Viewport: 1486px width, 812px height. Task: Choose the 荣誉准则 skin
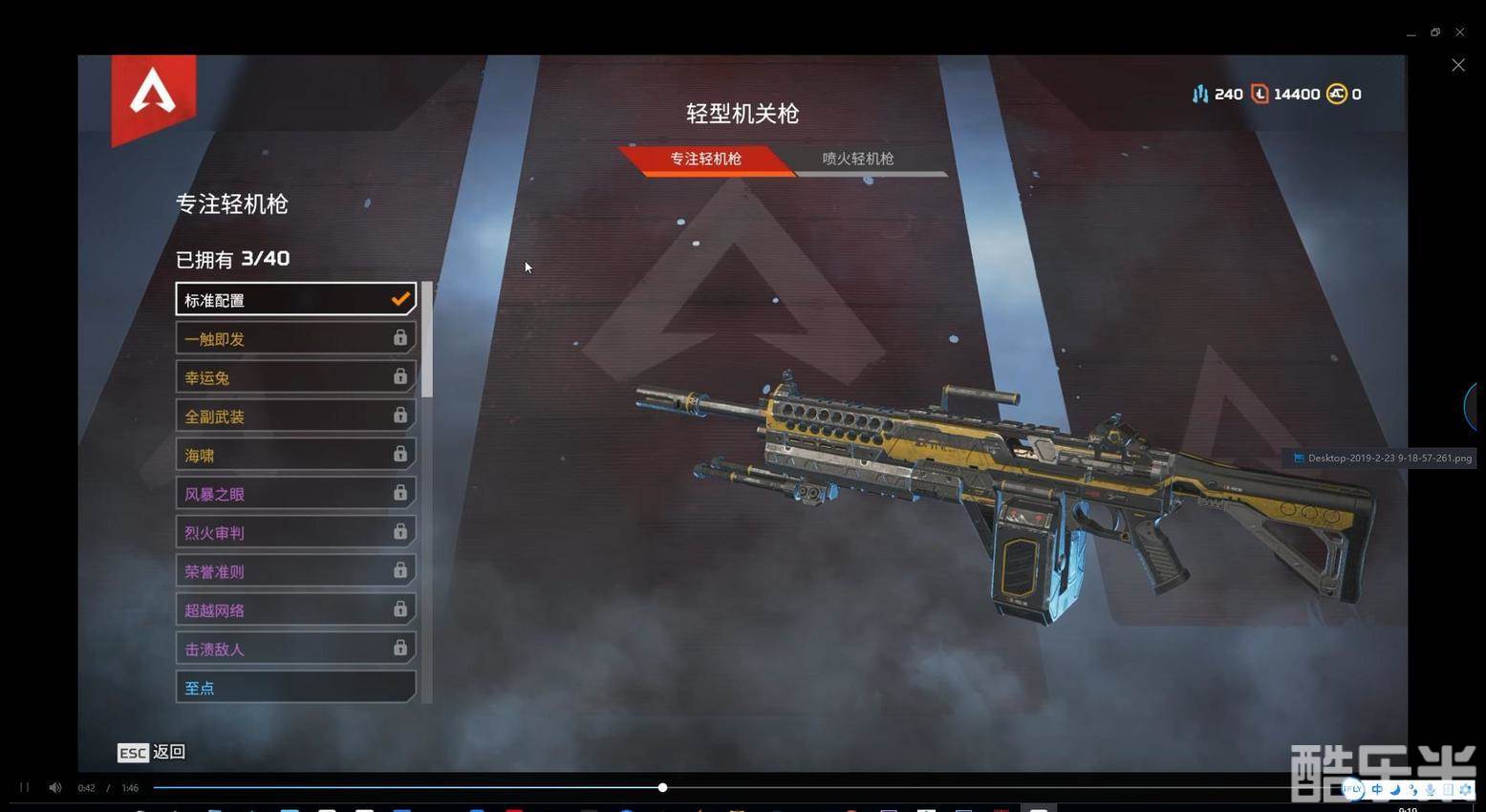[295, 571]
